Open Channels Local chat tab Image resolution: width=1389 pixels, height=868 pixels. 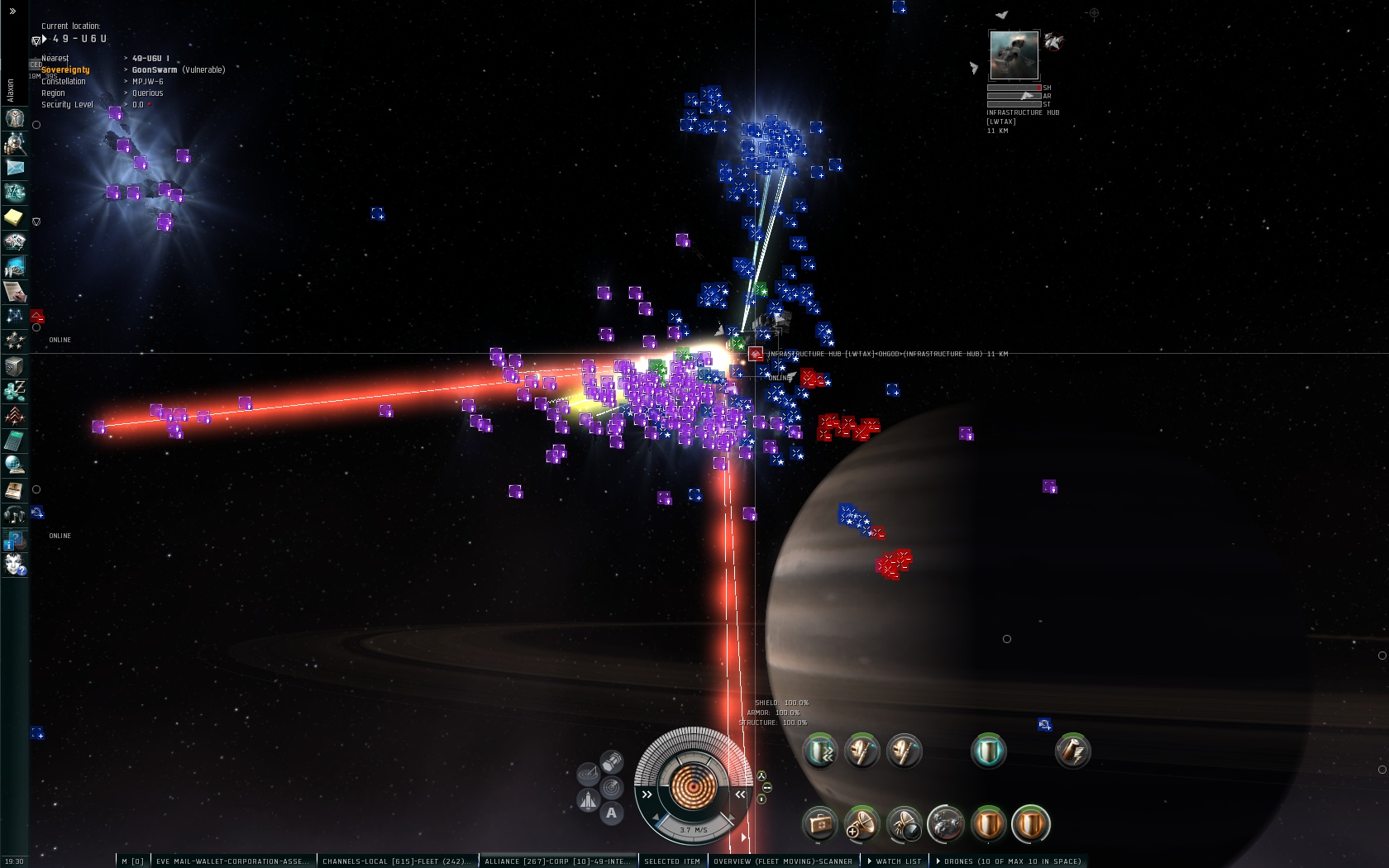(x=395, y=861)
